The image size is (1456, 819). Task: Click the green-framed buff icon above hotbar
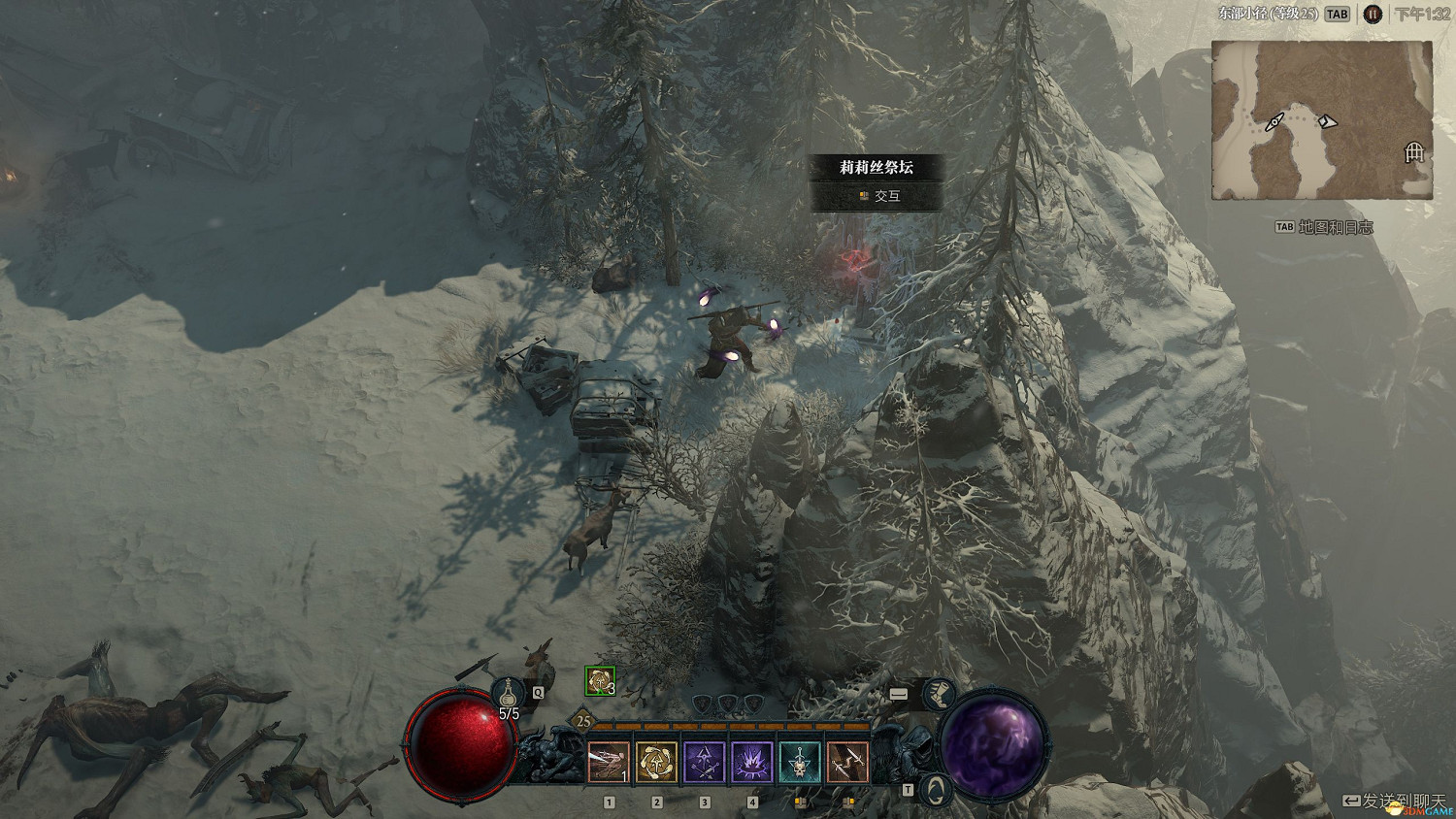600,681
